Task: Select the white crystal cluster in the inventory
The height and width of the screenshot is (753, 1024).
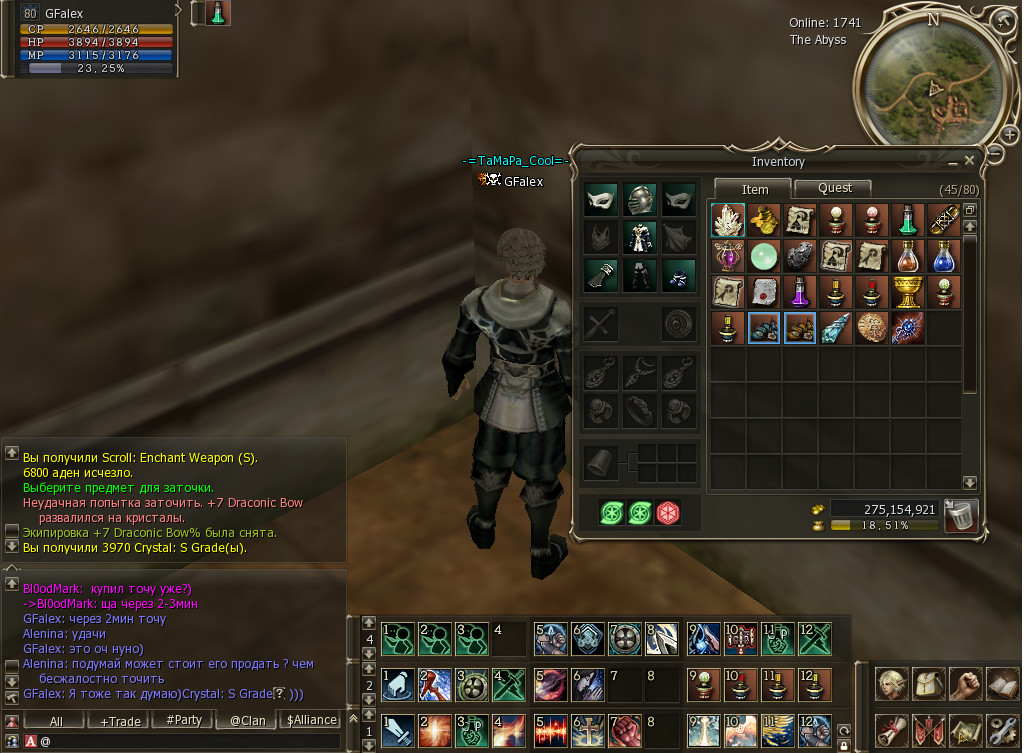Action: coord(728,220)
